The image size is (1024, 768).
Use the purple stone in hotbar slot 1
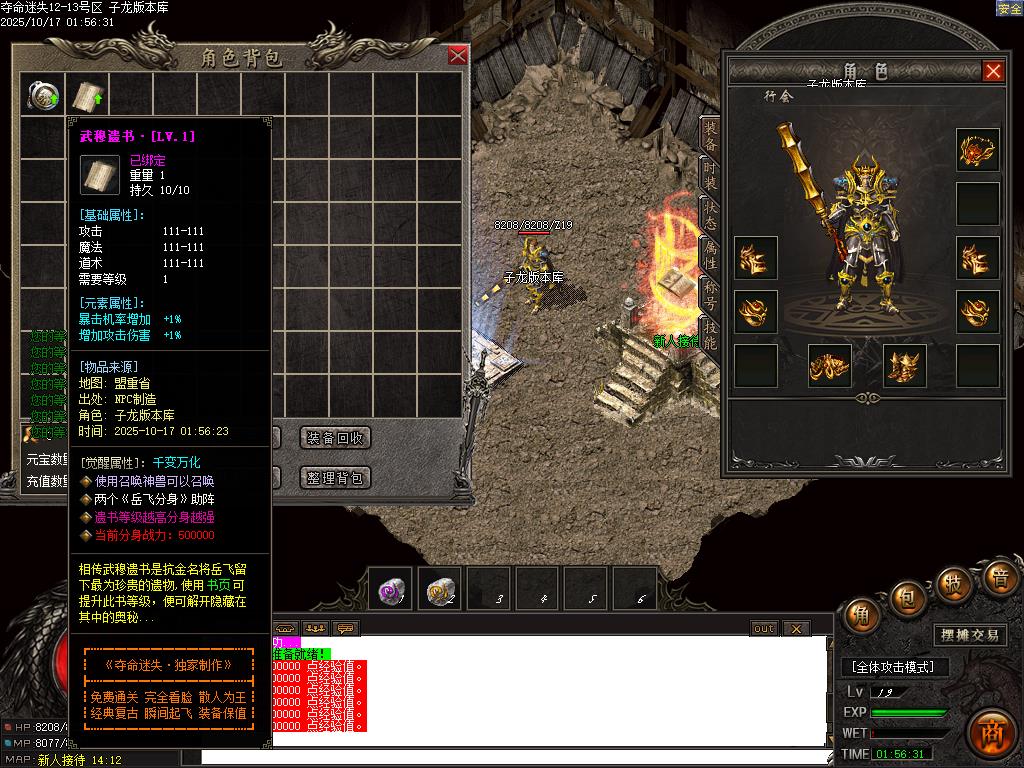pyautogui.click(x=391, y=590)
